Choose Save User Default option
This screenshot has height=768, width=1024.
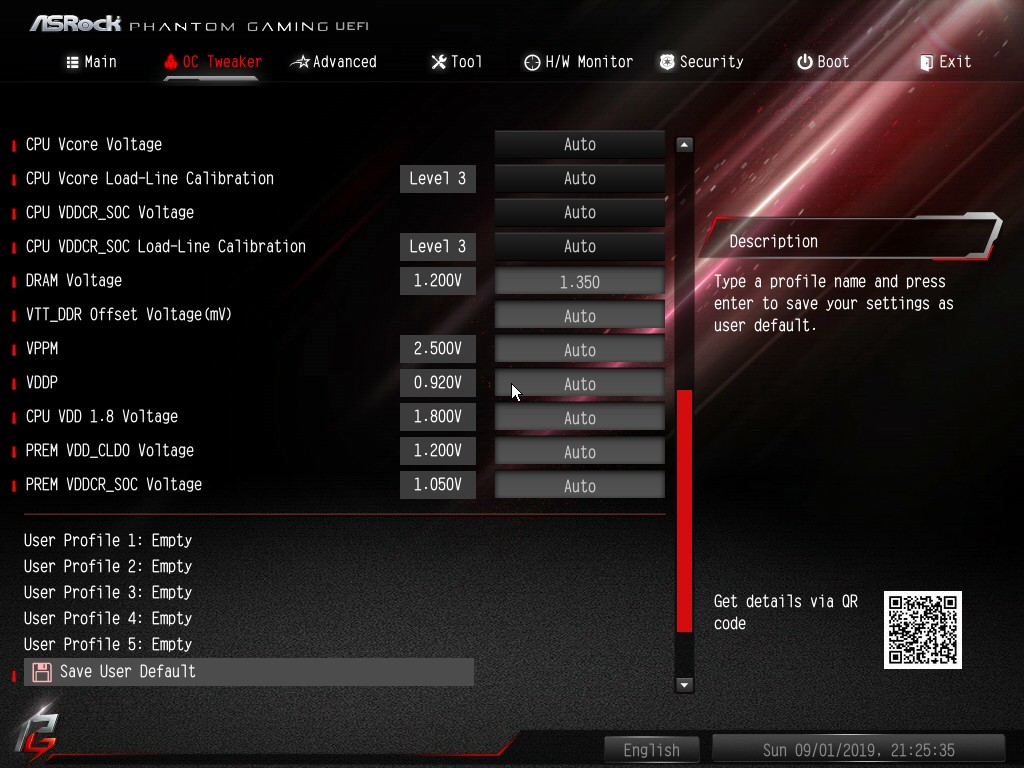(127, 672)
